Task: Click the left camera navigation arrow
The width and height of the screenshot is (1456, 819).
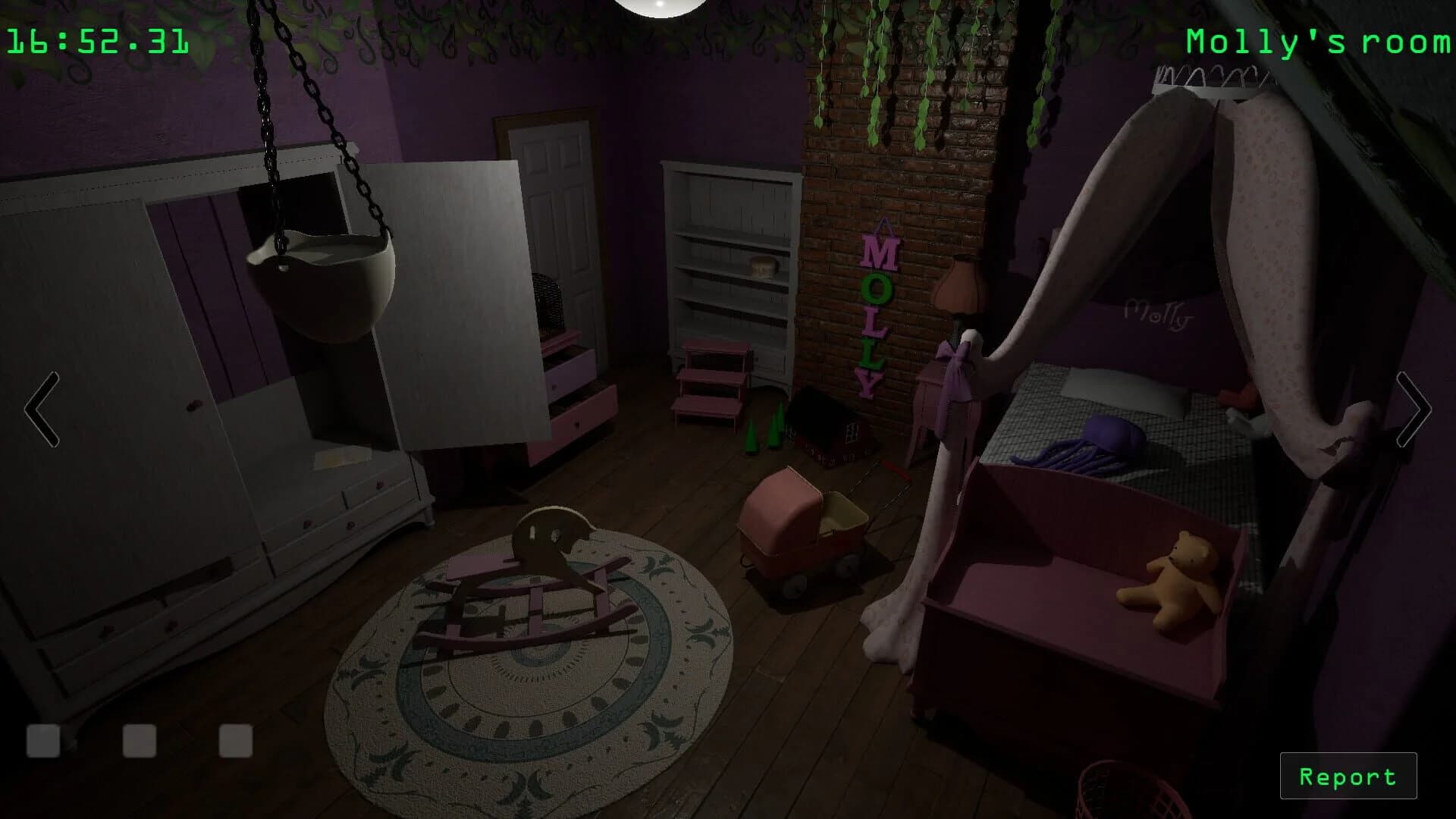Action: click(x=42, y=409)
